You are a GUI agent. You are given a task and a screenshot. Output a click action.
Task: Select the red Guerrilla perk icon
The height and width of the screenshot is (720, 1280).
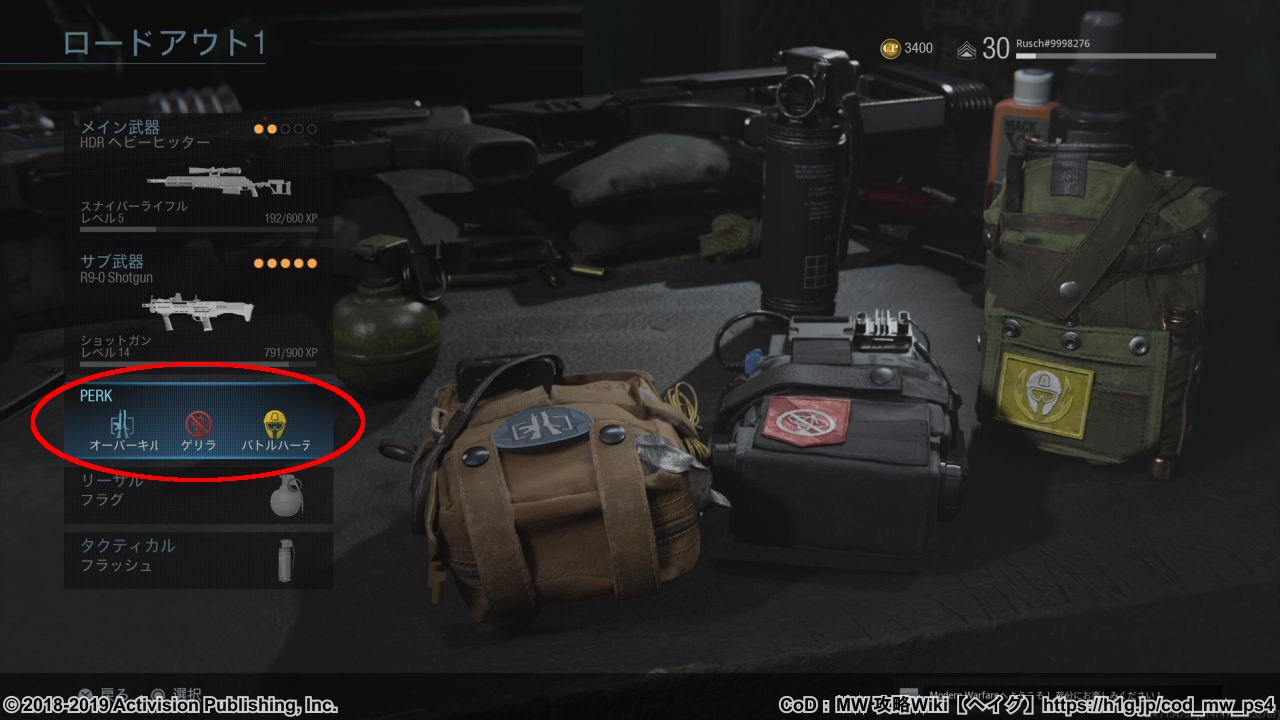[198, 424]
